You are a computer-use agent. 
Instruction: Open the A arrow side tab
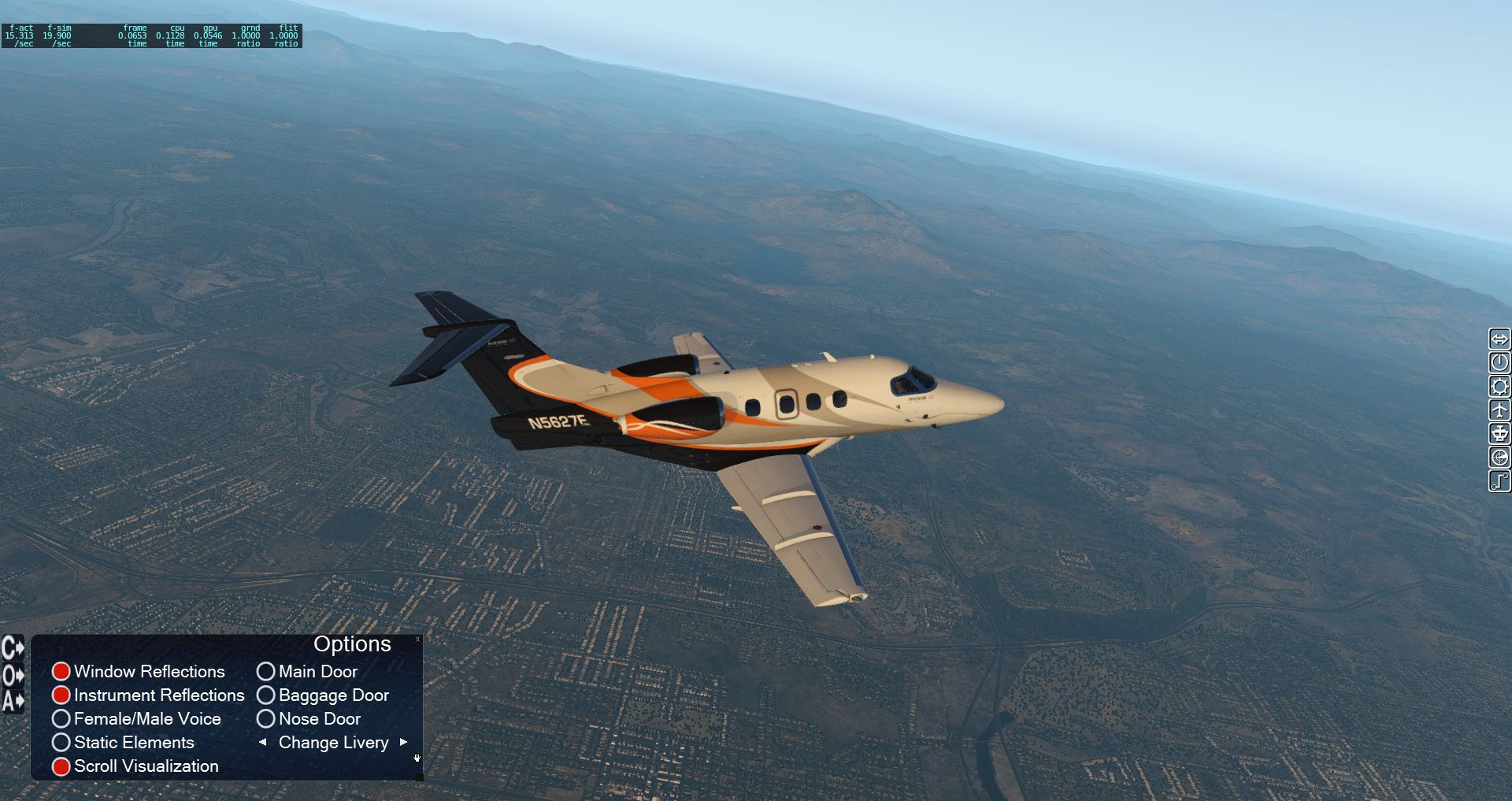click(13, 701)
